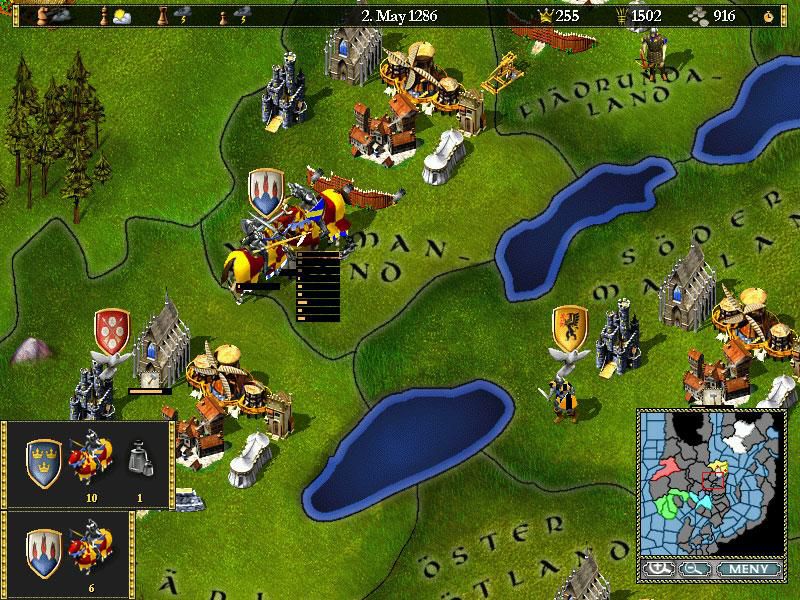Click the clock icon in the top bar
Viewport: 800px width, 600px height.
tap(768, 16)
